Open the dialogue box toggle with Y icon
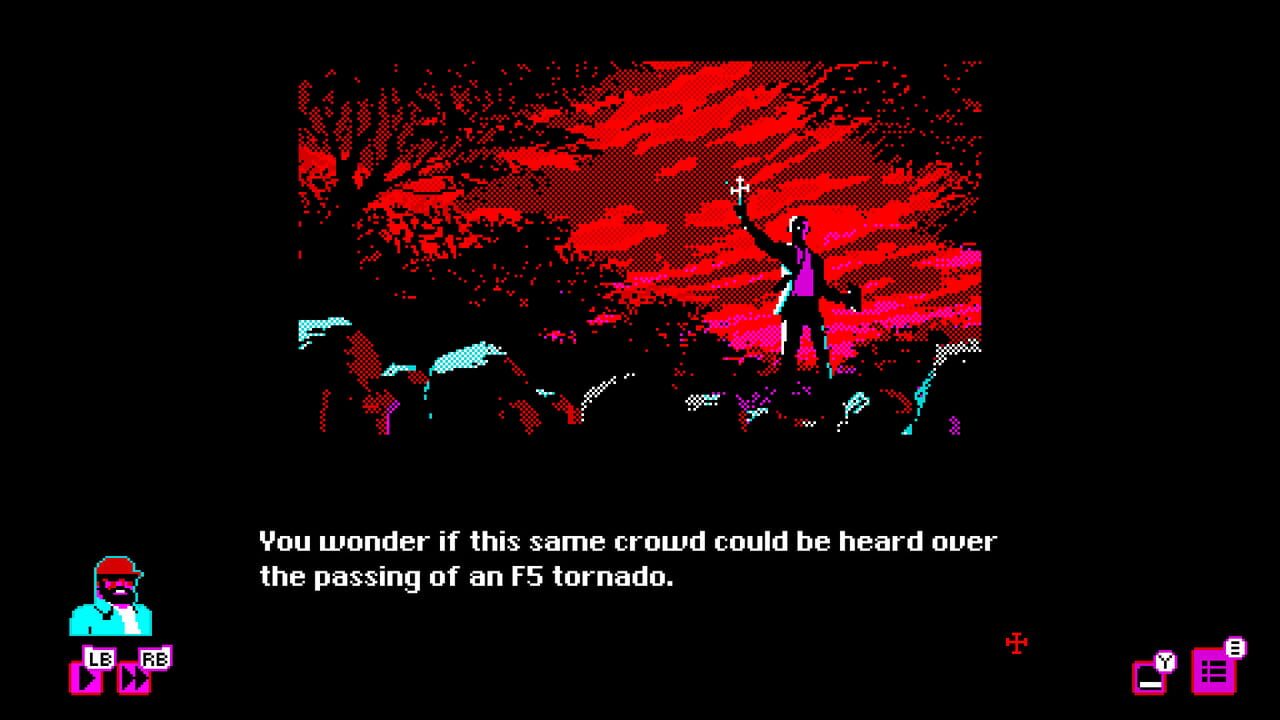Screen dimensions: 1280x720 tap(1150, 676)
